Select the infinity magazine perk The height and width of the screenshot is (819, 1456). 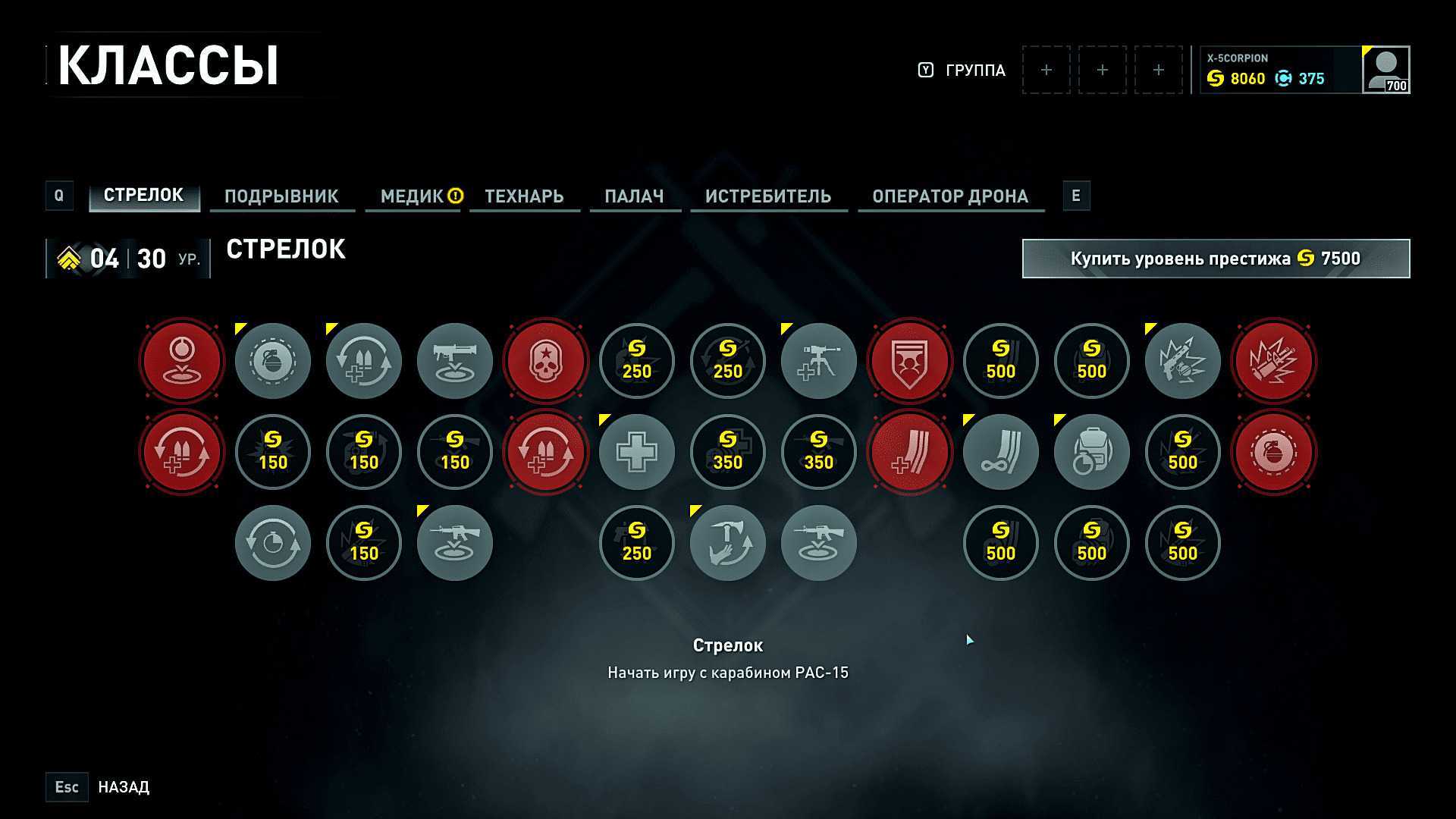tap(1000, 452)
